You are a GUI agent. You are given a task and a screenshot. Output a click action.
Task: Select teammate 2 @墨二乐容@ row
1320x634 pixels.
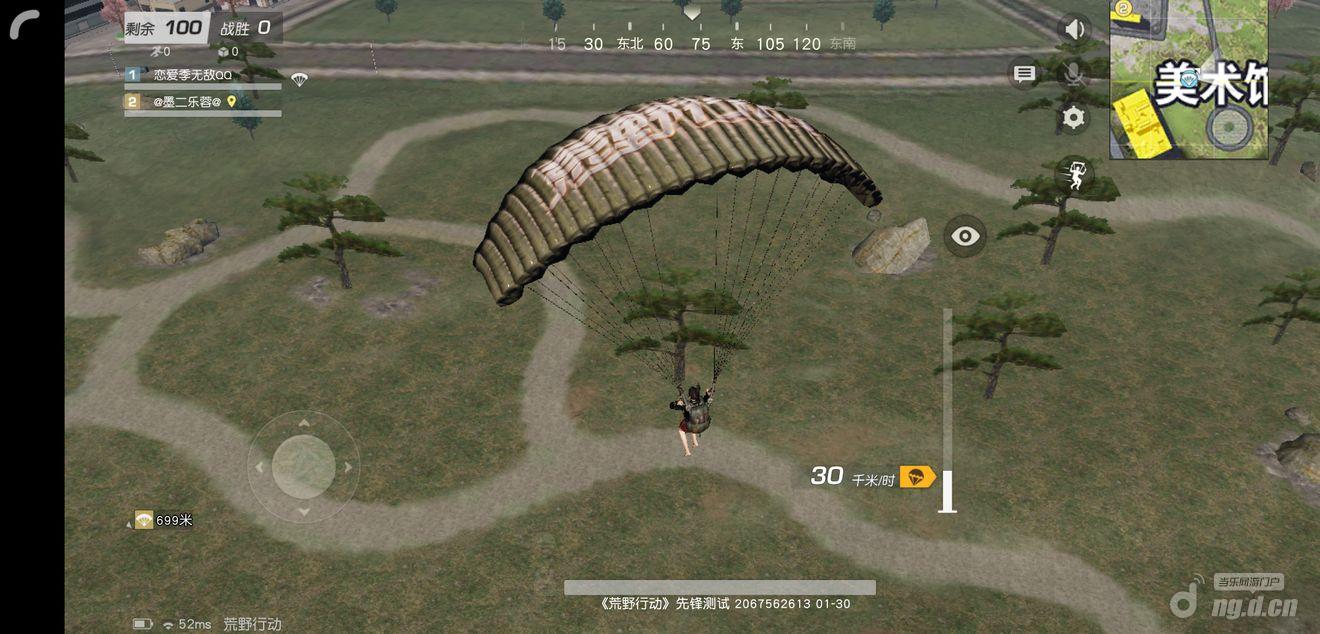point(202,102)
